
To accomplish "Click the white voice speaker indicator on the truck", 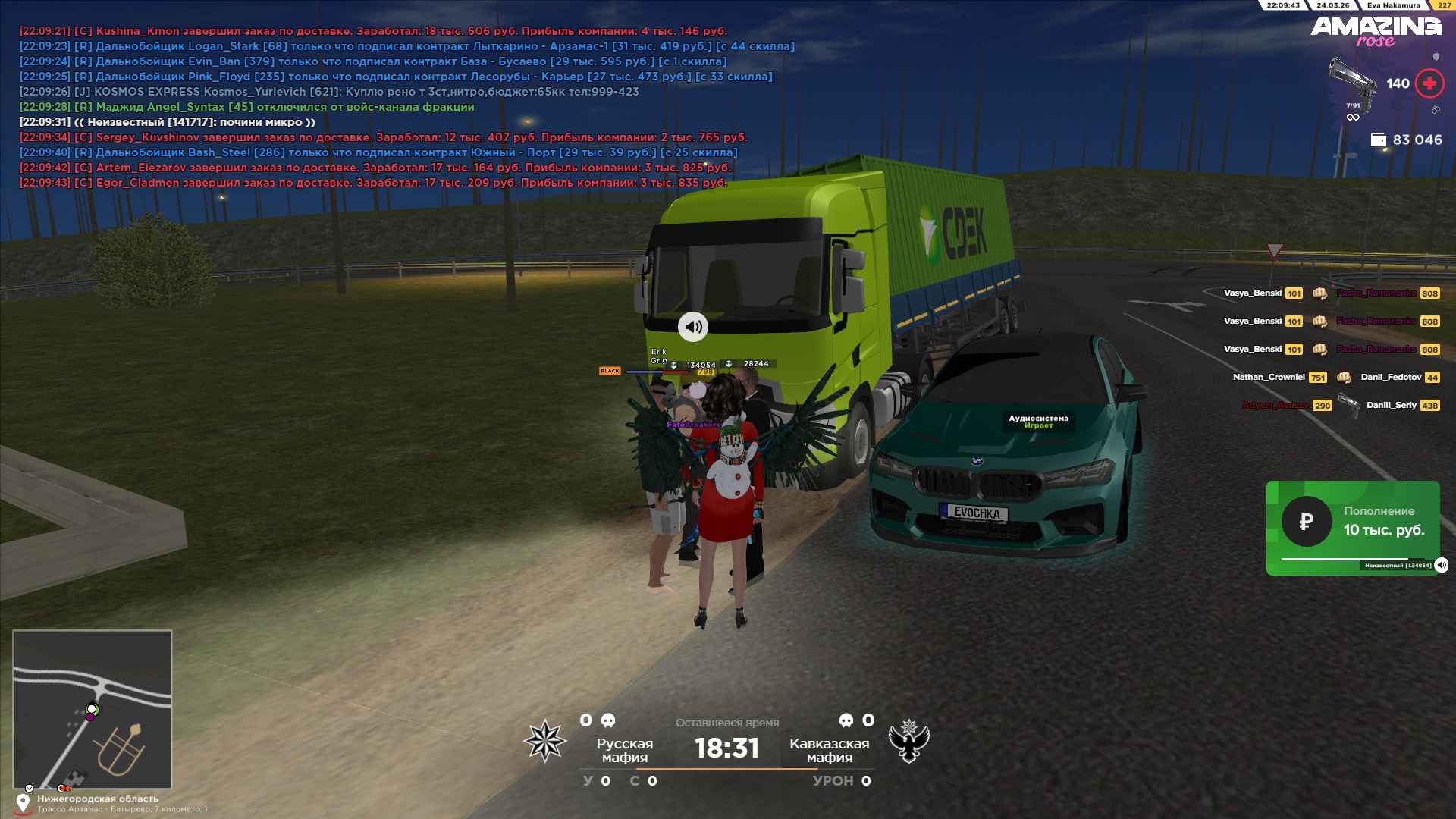I will (692, 327).
